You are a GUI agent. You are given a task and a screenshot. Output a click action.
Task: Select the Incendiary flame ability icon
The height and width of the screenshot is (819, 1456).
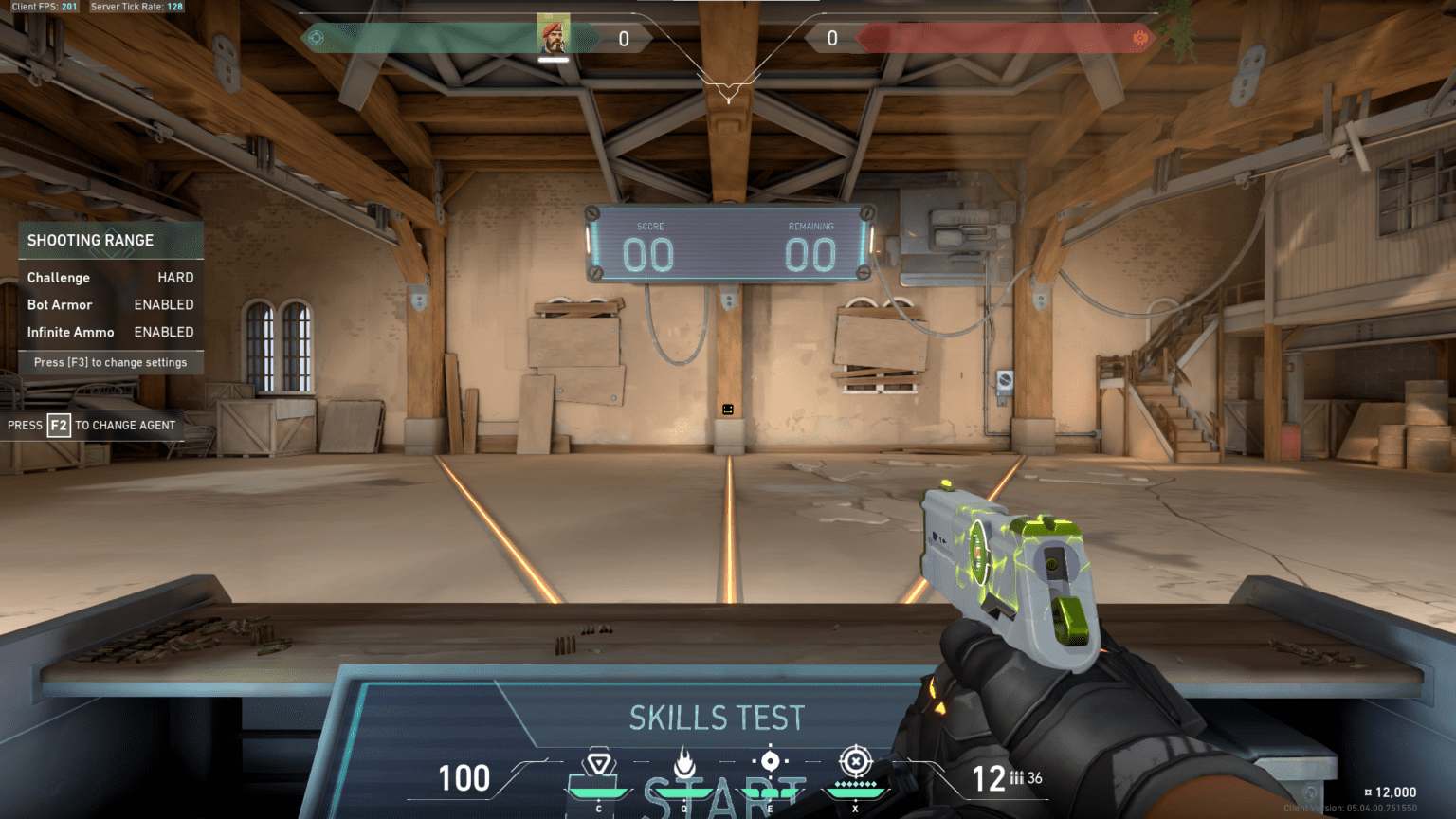tap(683, 761)
